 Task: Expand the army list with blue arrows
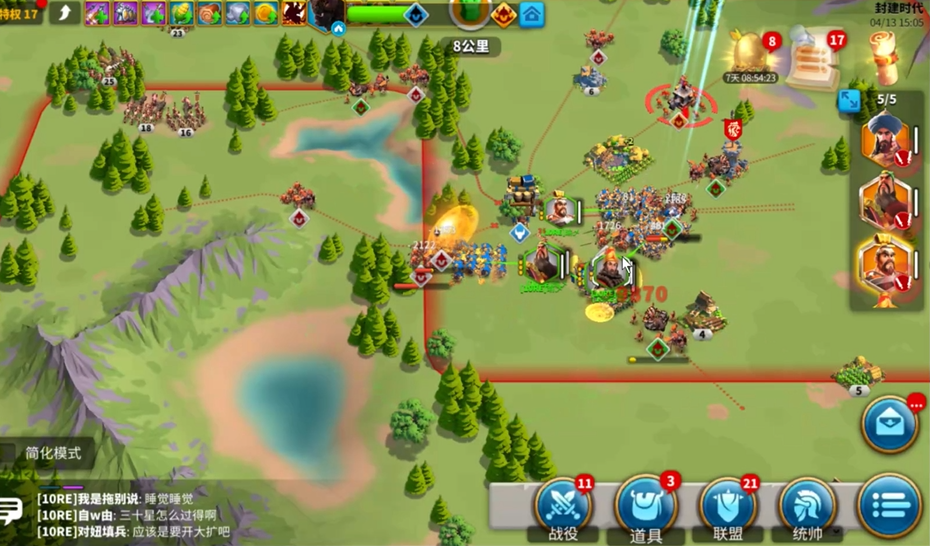pos(849,100)
